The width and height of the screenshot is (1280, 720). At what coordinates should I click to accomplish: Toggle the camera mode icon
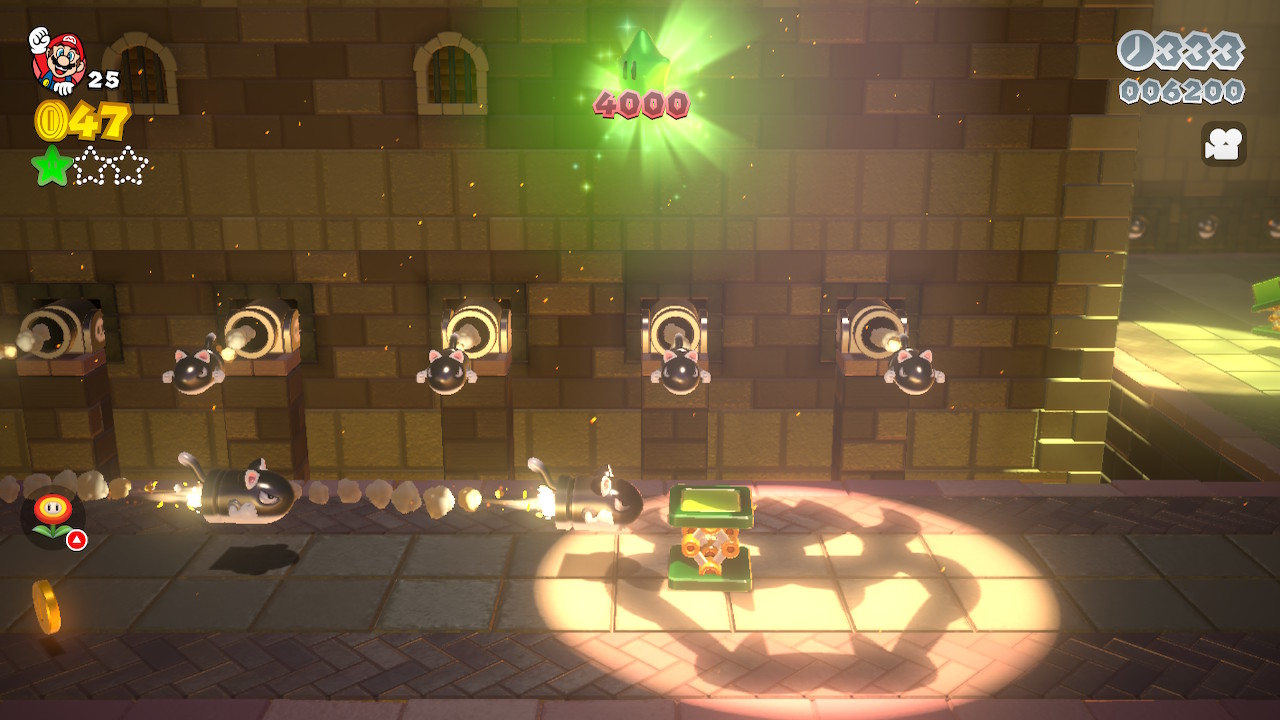click(x=1223, y=145)
